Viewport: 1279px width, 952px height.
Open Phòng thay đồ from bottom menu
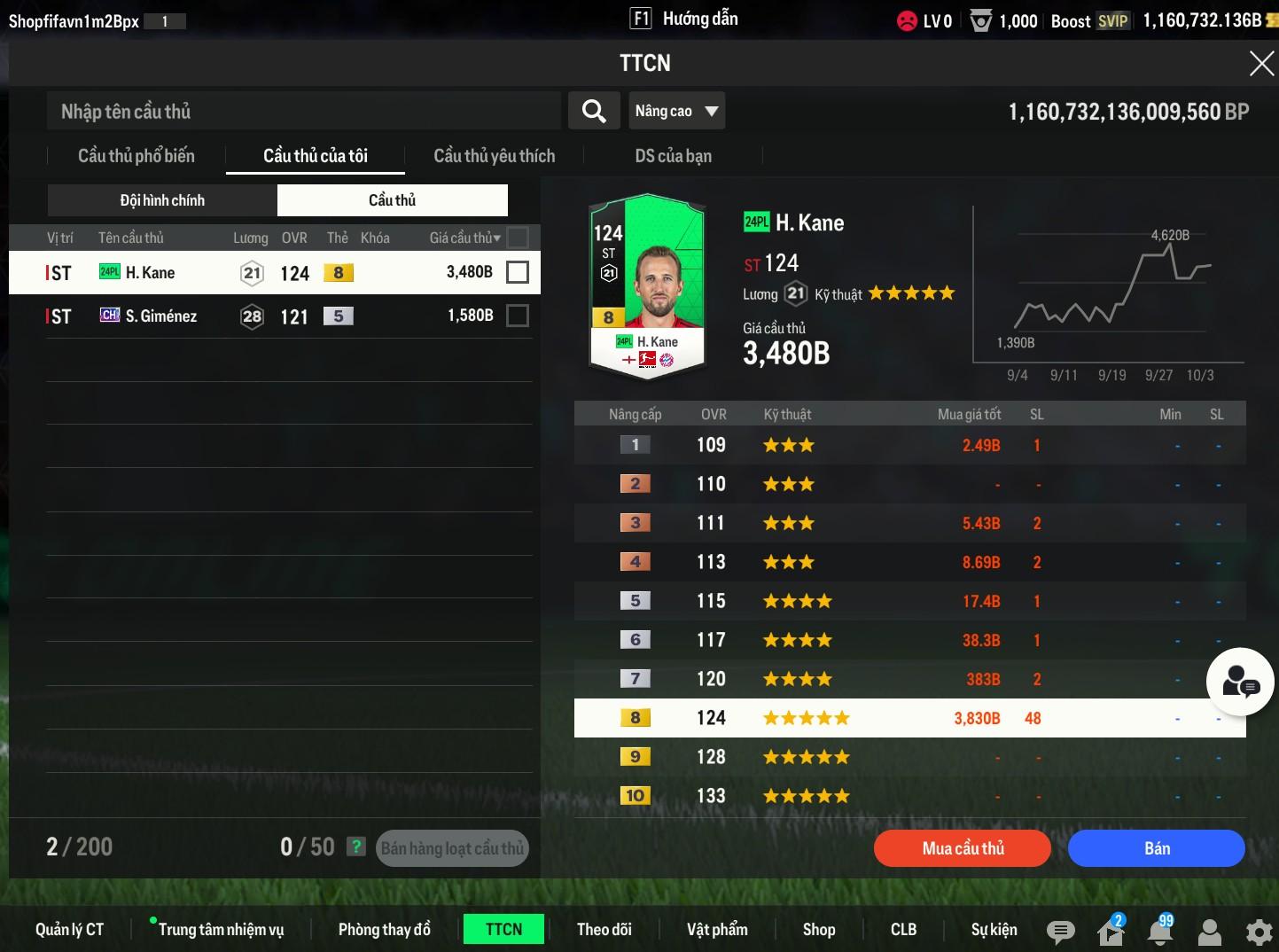point(384,929)
